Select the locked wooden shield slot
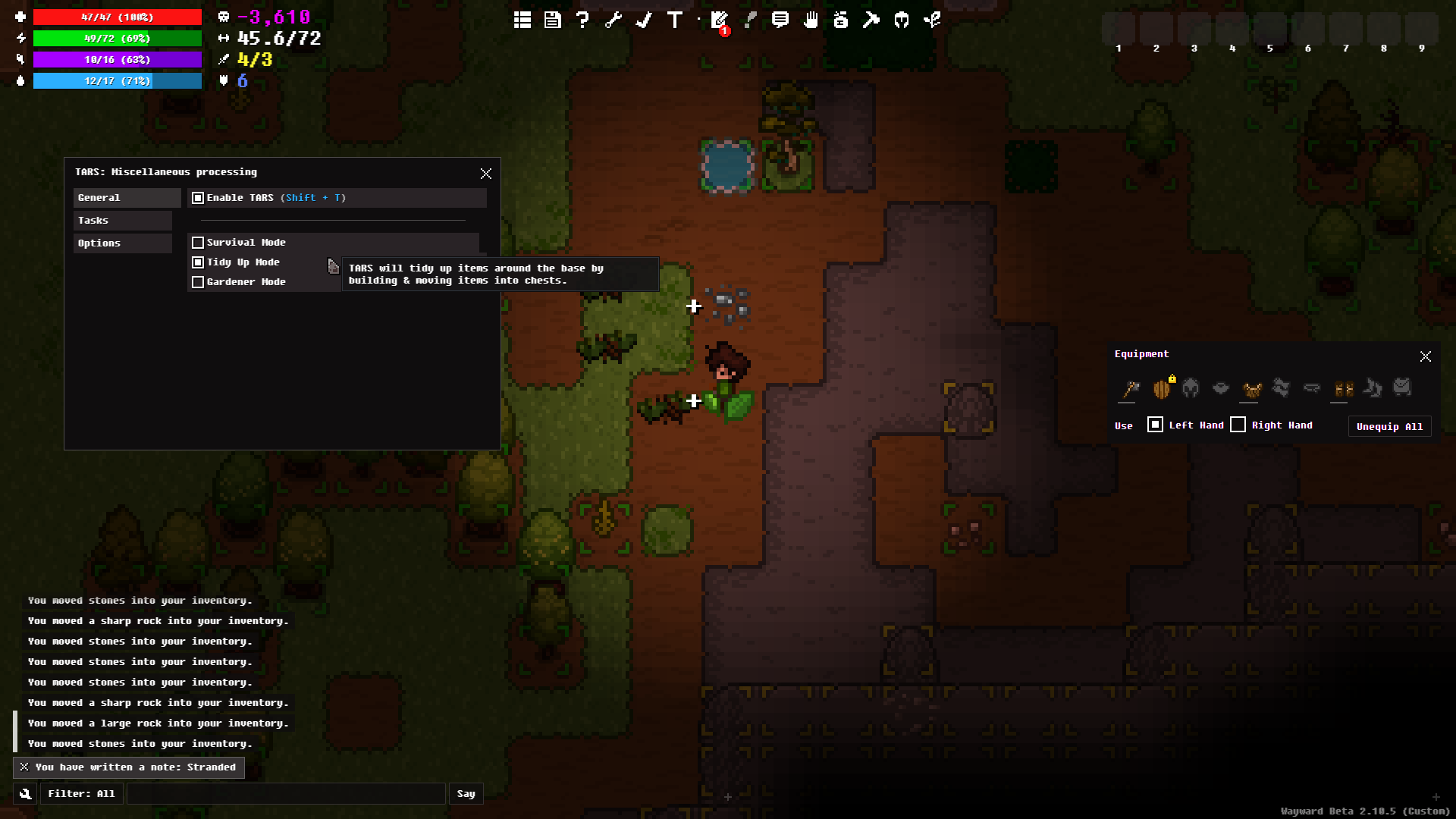The height and width of the screenshot is (819, 1456). [x=1161, y=389]
